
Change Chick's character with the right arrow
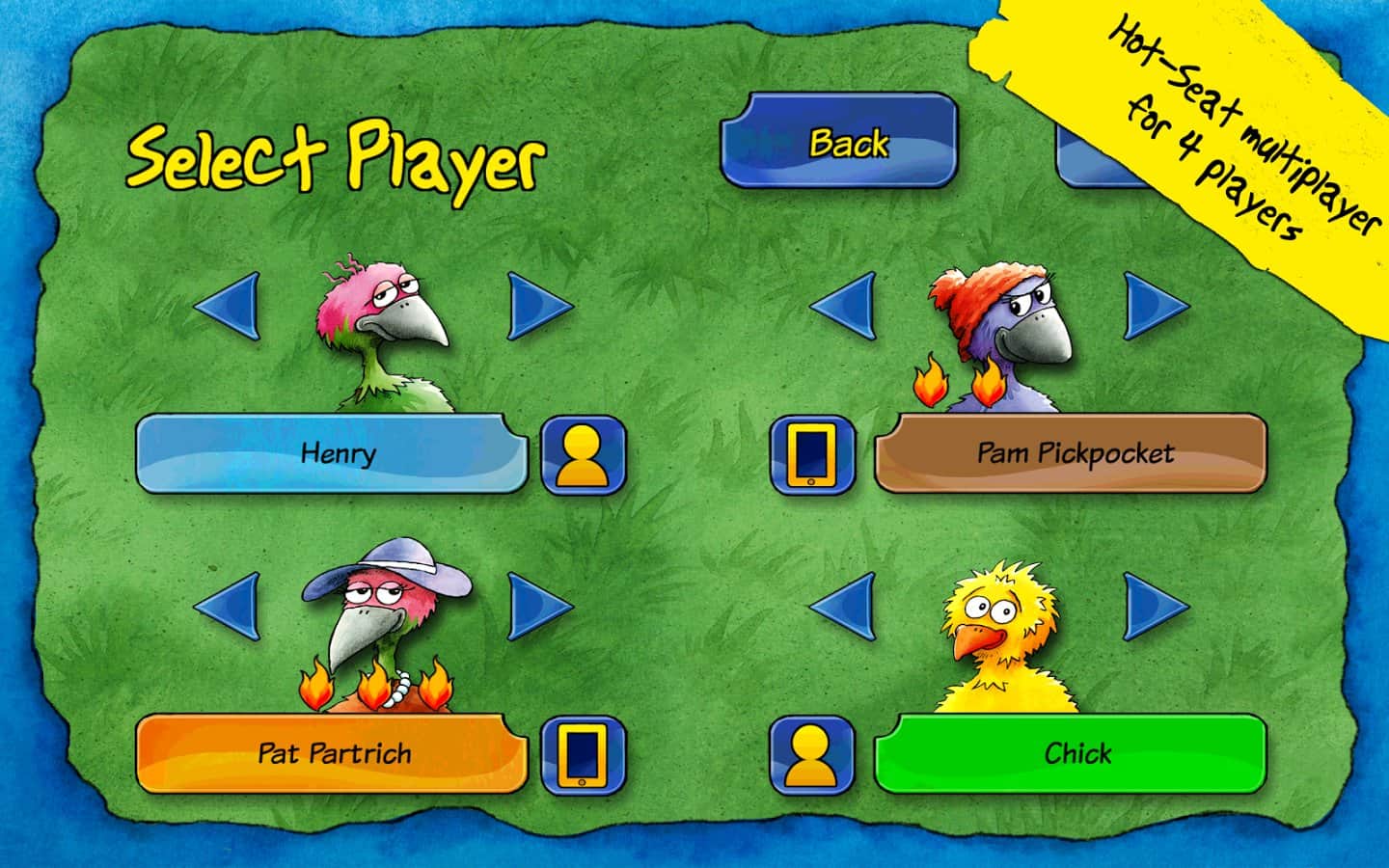click(1155, 607)
